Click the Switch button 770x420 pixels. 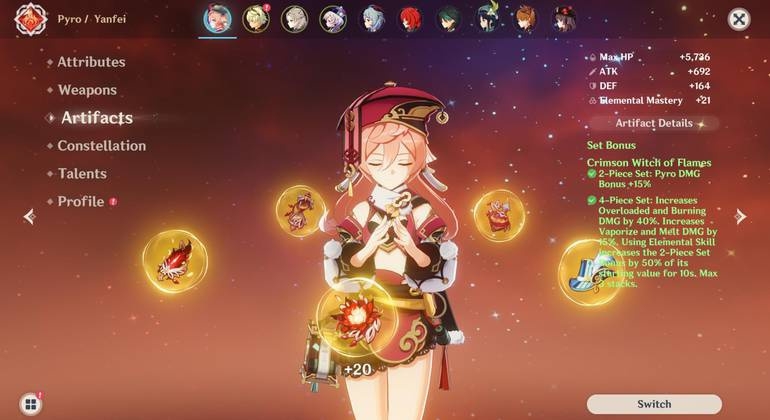tap(654, 404)
